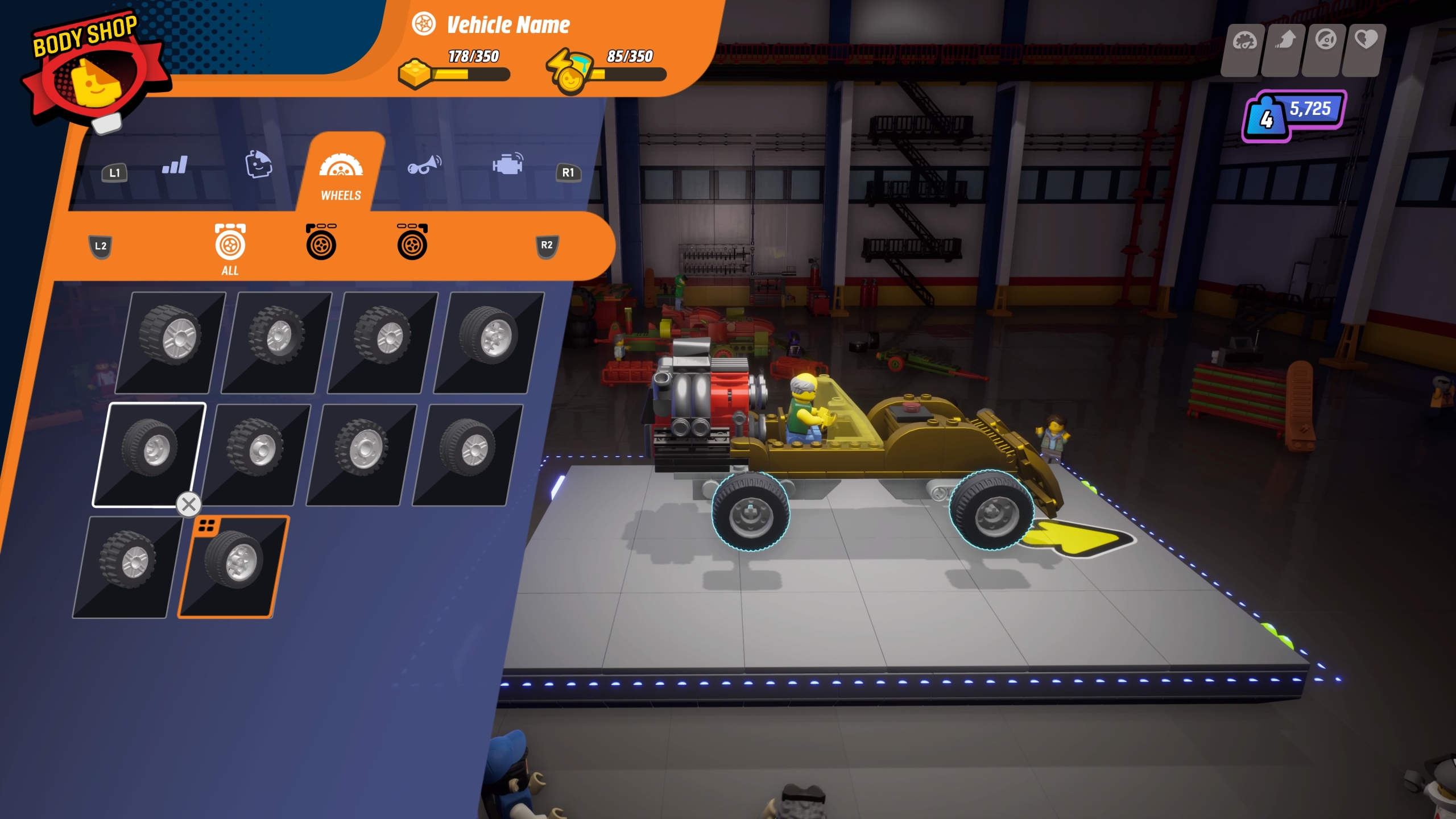The image size is (1456, 819).
Task: Choose the ALL wheels filter
Action: click(x=230, y=249)
